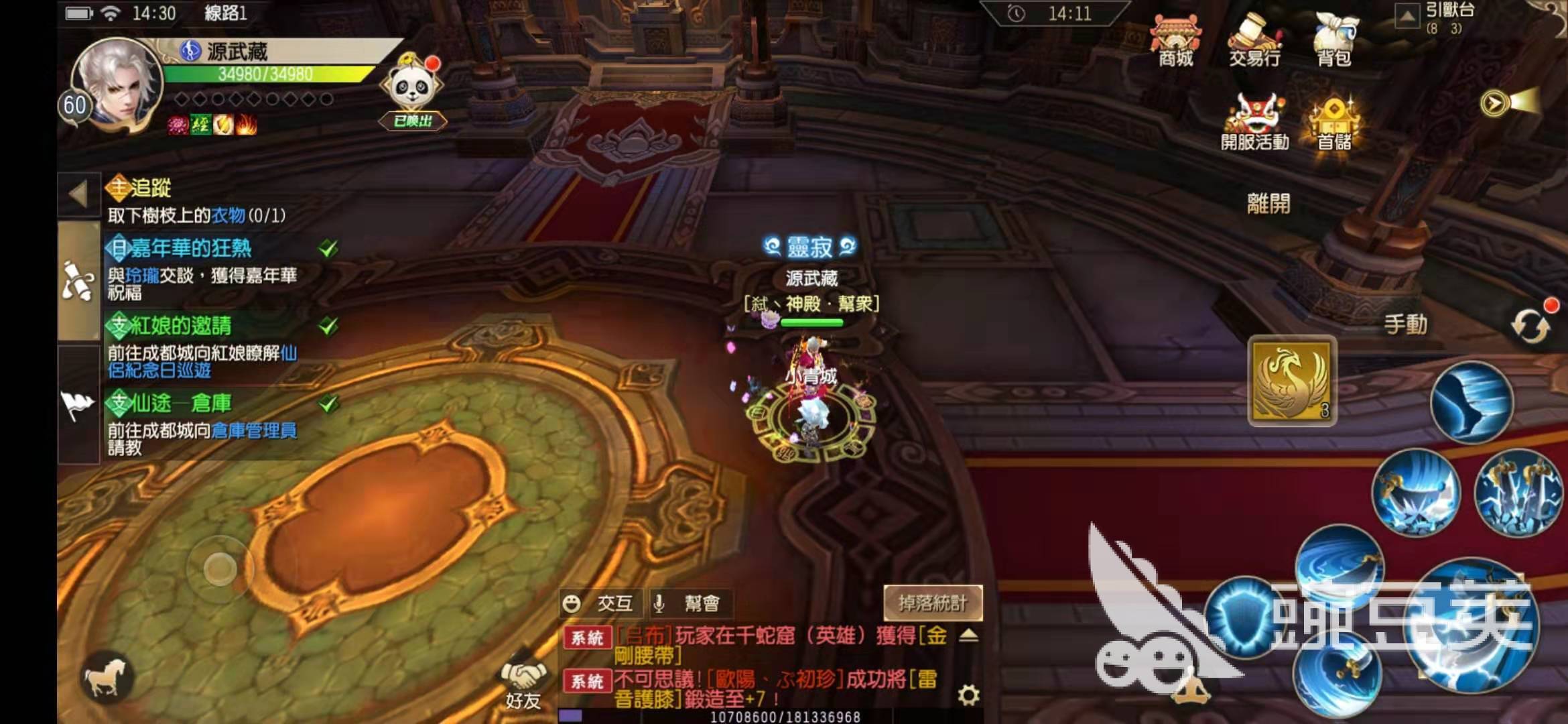
Task: Expand the top-right yellow arrow menu
Action: 1494,103
